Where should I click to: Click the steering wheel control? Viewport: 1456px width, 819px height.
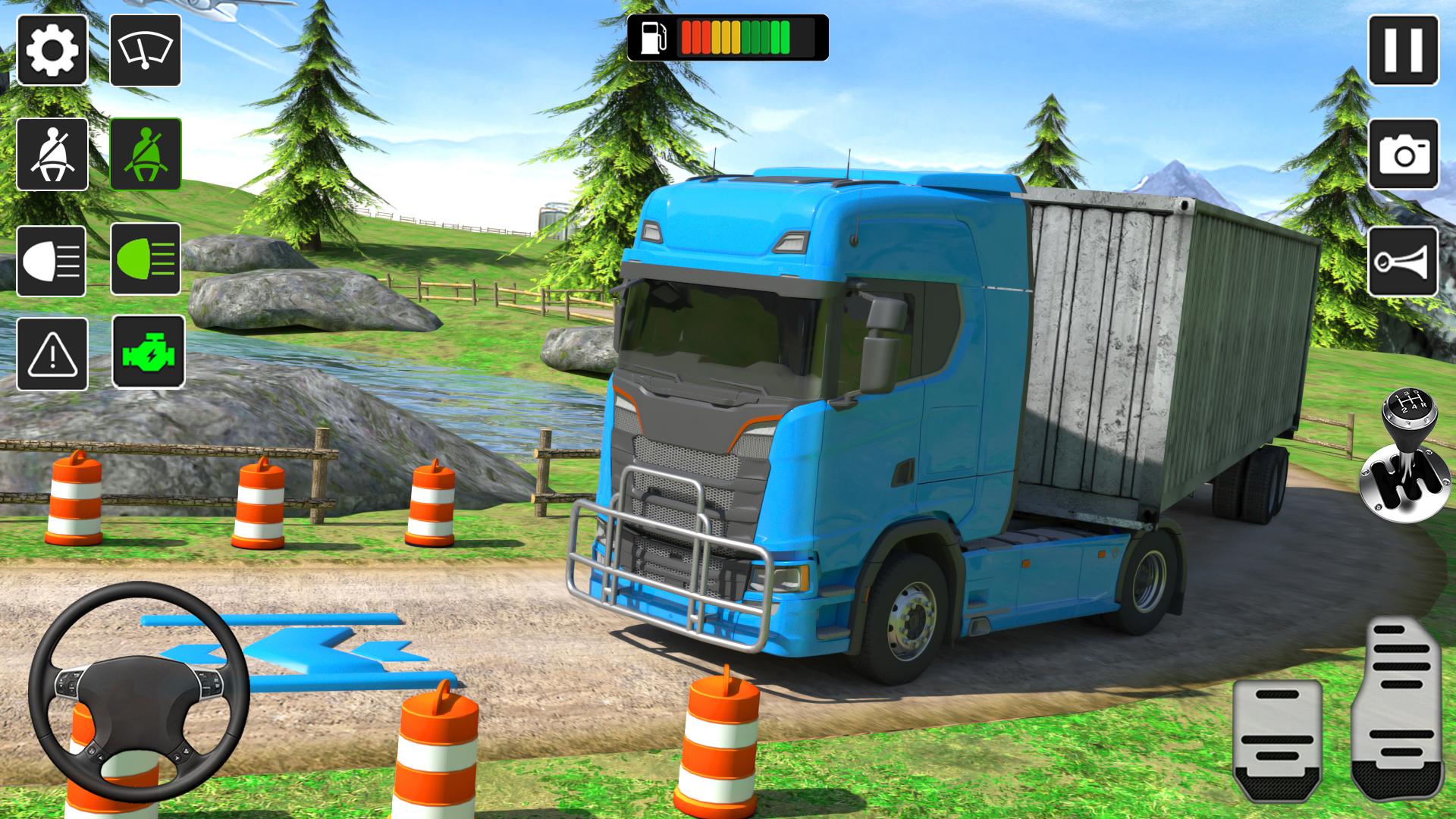[x=139, y=692]
